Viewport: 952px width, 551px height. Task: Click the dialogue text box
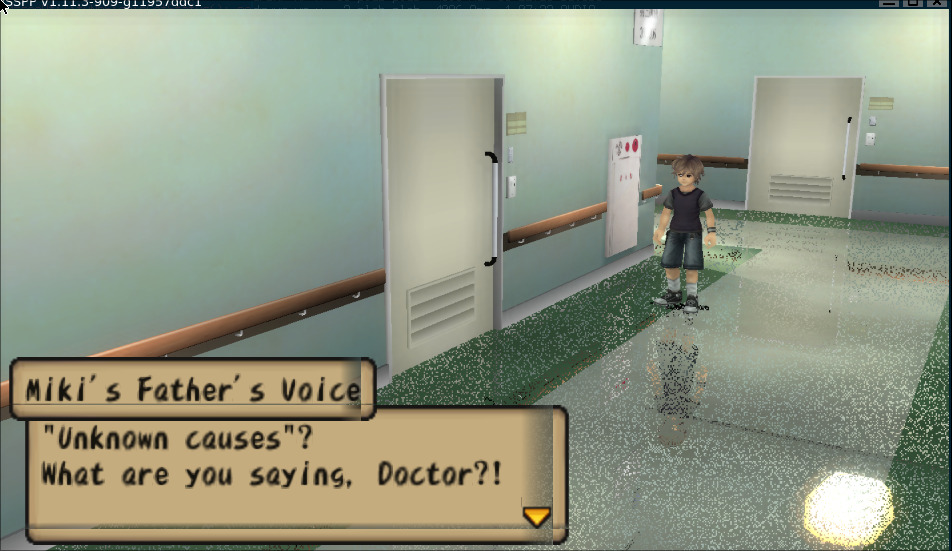point(290,468)
